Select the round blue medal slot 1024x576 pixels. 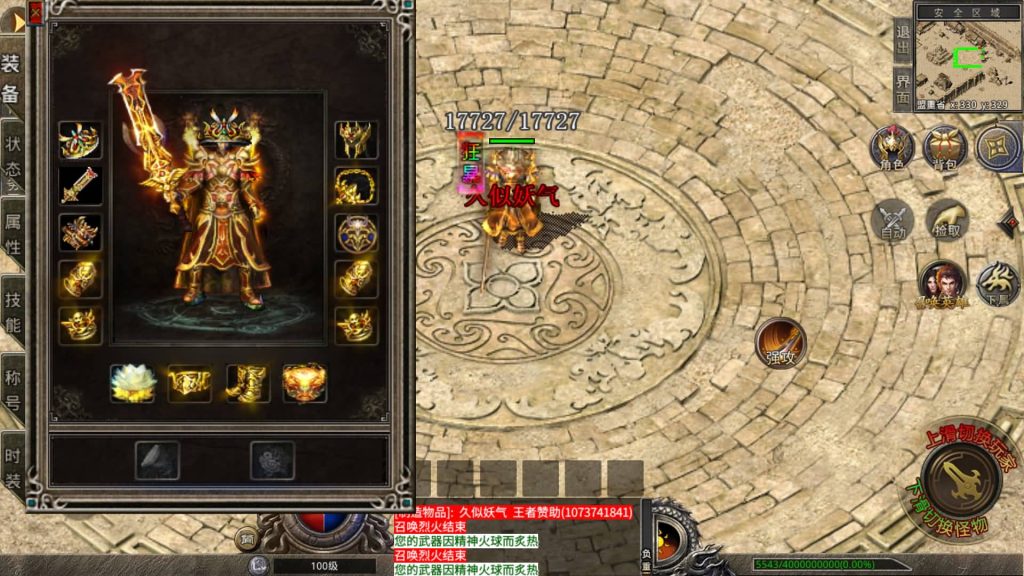click(357, 232)
